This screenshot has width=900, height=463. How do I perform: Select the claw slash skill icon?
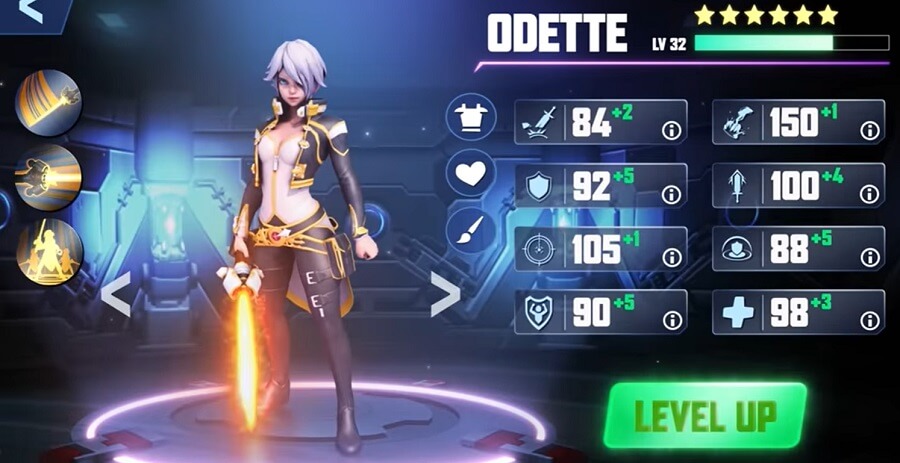coord(48,102)
